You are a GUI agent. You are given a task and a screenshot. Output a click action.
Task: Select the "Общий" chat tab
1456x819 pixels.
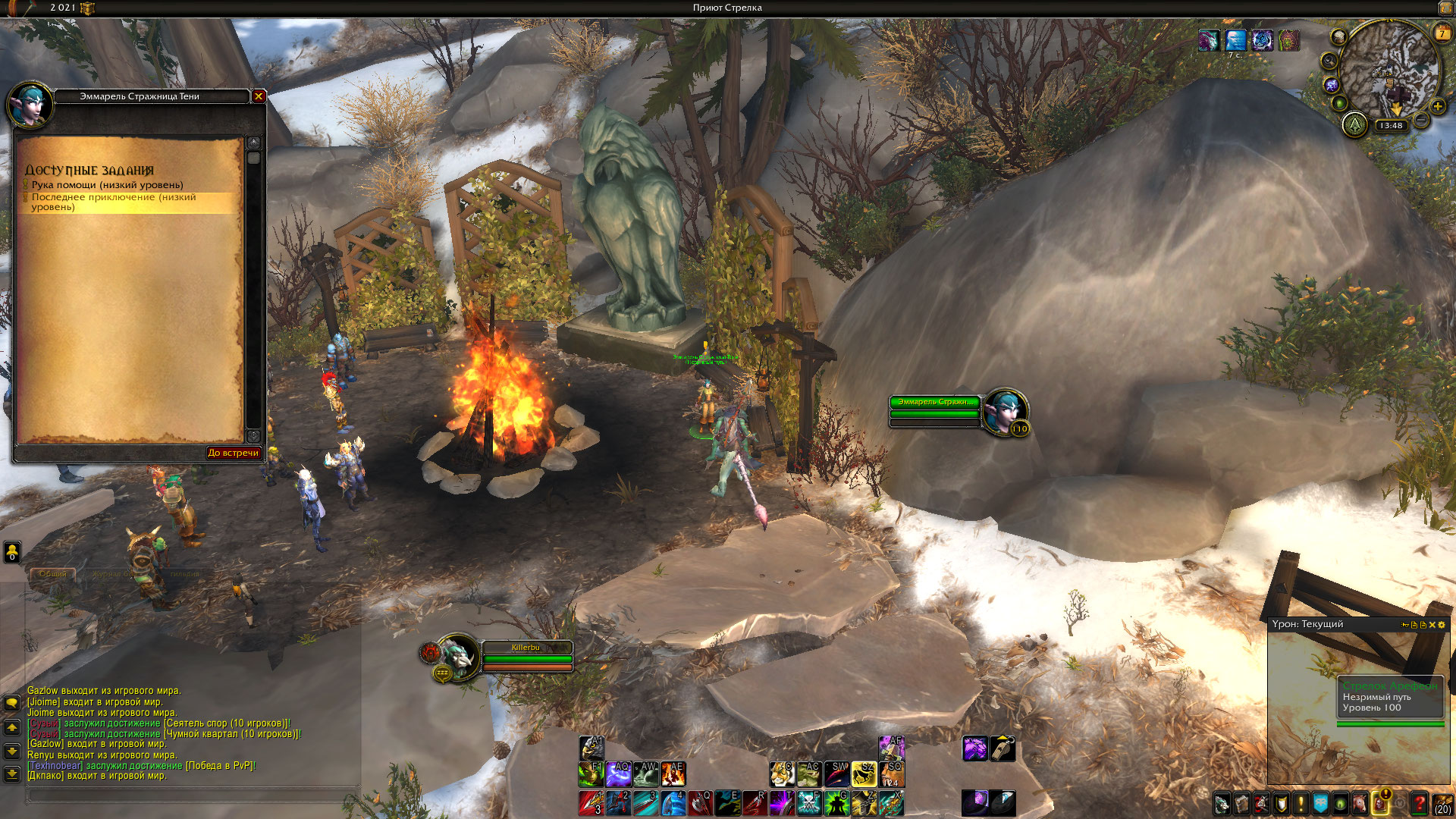[52, 574]
